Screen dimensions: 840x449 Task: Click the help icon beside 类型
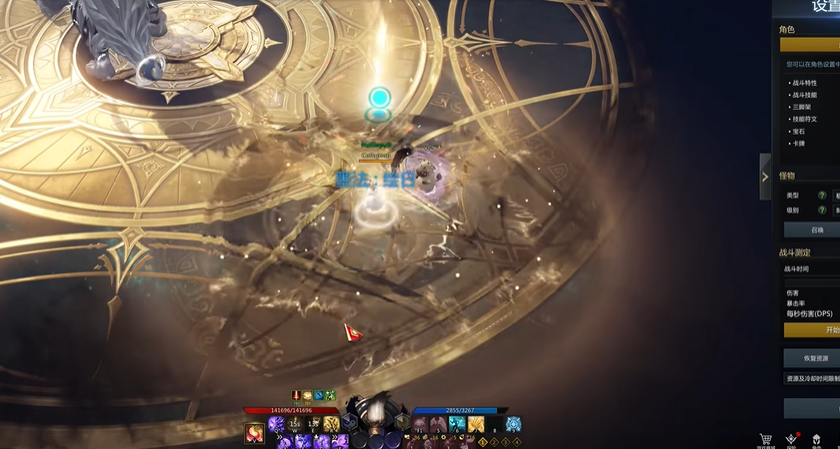click(x=822, y=195)
